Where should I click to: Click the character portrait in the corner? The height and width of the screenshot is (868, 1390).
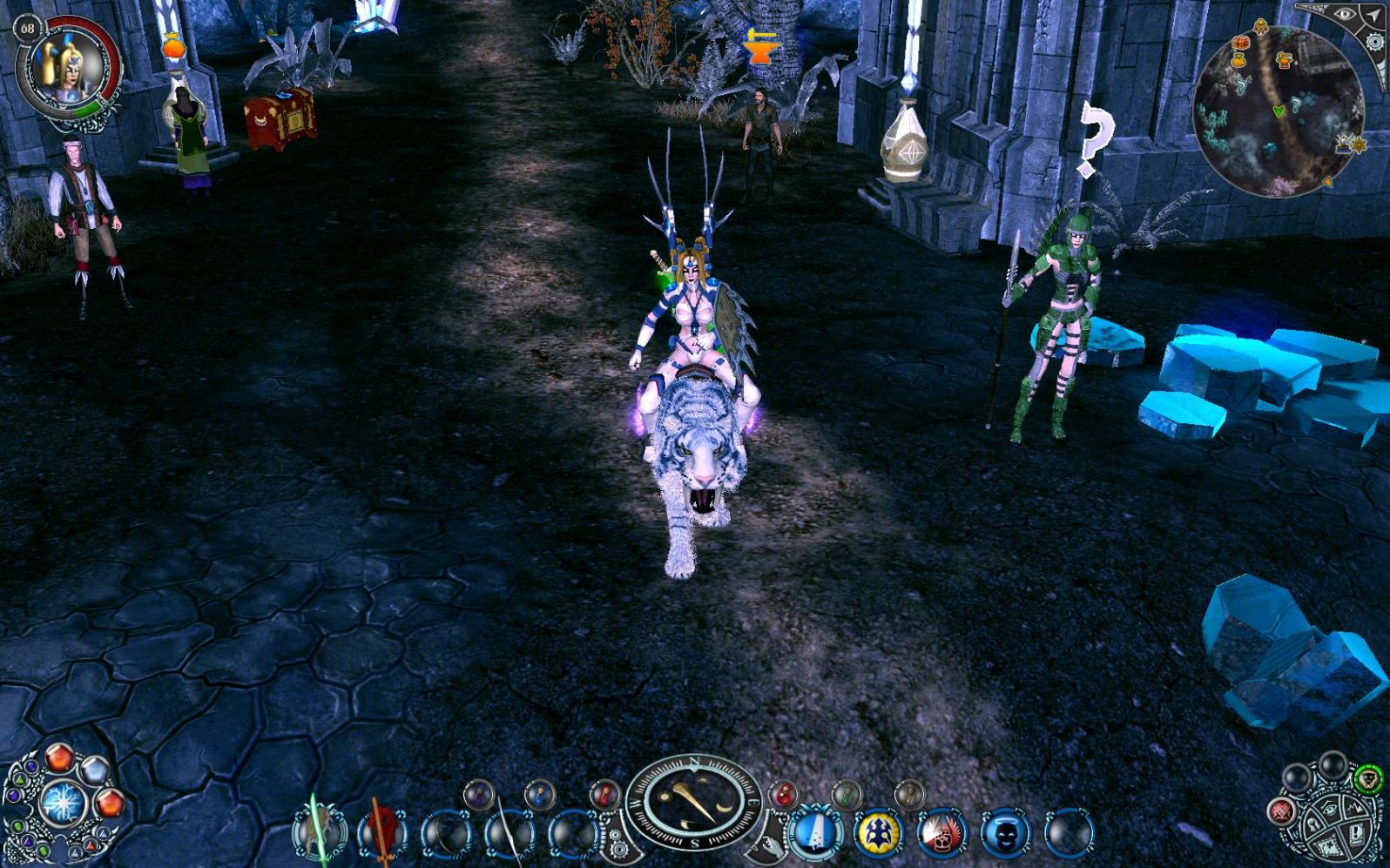point(68,68)
